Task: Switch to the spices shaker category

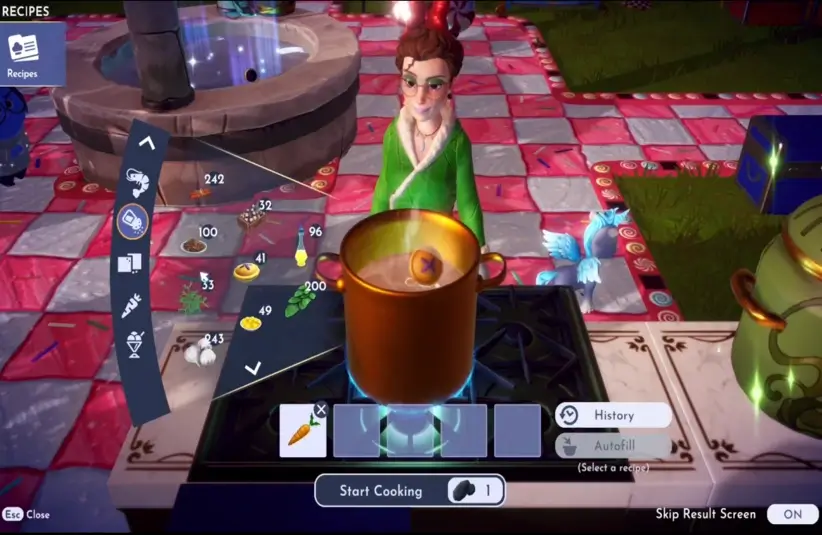Action: [x=133, y=221]
